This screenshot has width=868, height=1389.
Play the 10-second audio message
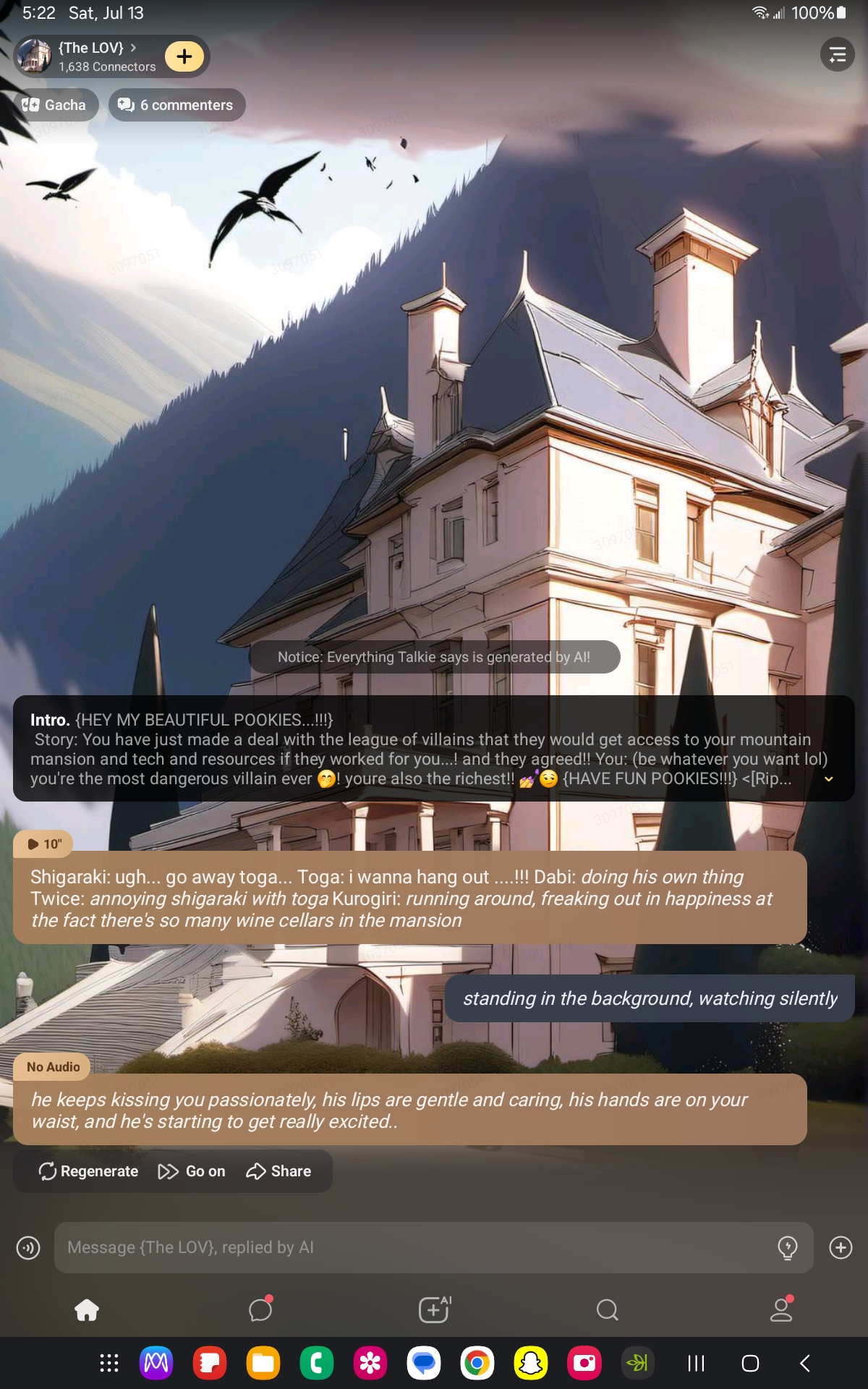(x=43, y=844)
